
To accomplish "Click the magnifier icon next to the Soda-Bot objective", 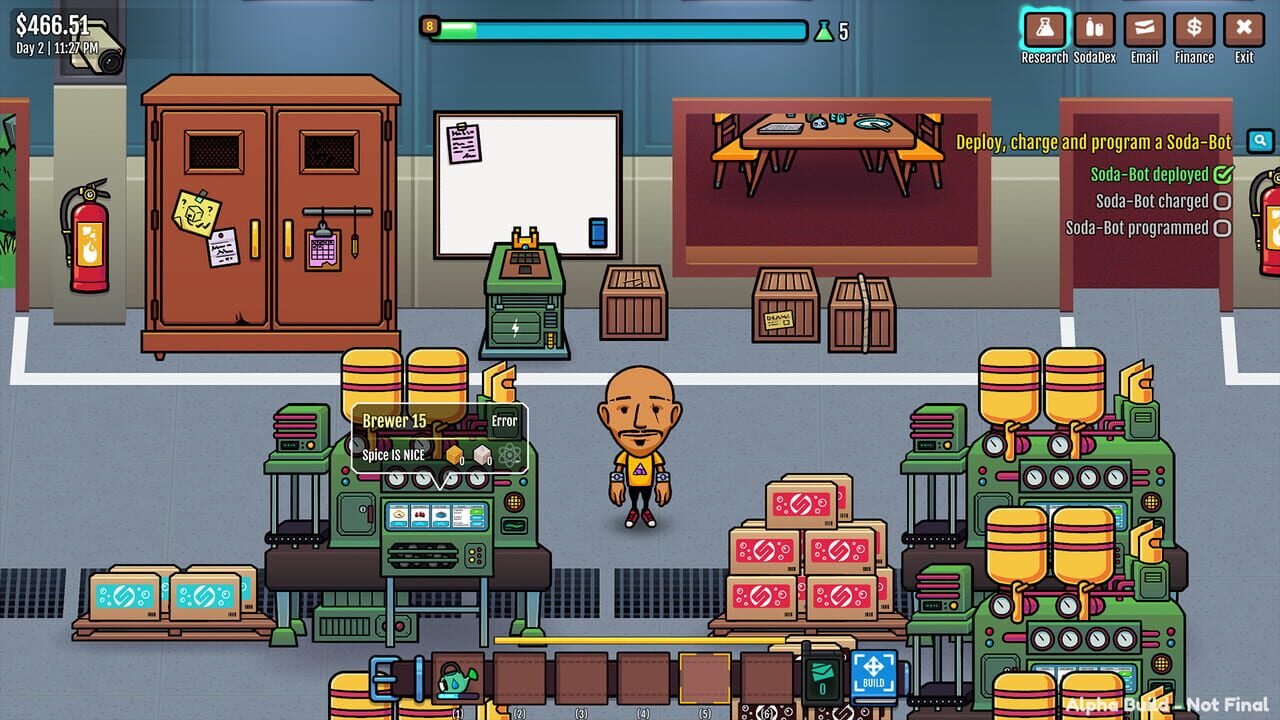I will pyautogui.click(x=1260, y=142).
